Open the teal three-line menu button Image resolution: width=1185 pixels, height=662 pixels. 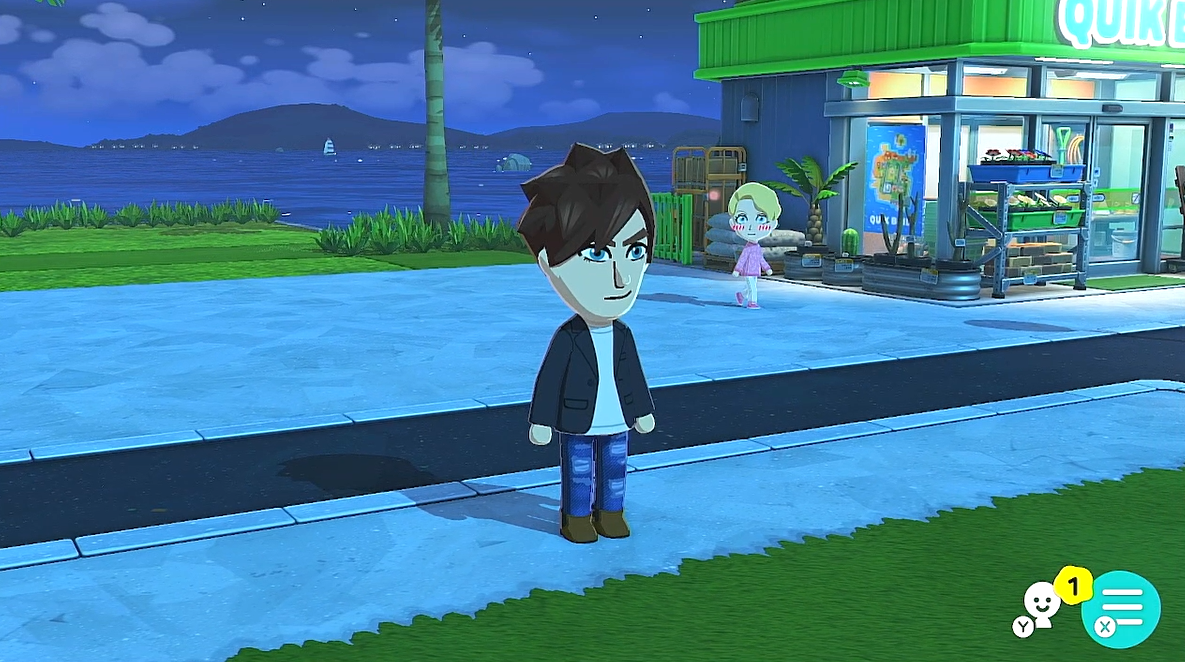[x=1121, y=607]
